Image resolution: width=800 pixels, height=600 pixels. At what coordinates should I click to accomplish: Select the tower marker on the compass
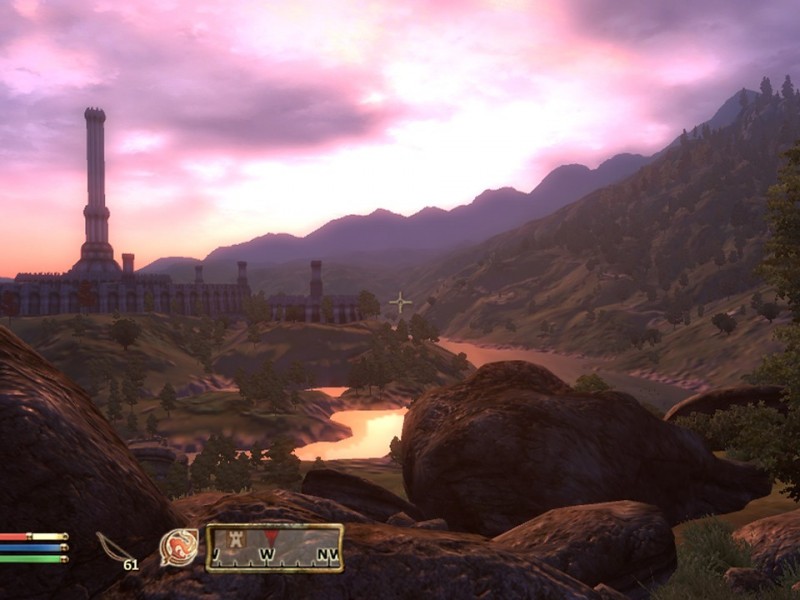238,540
